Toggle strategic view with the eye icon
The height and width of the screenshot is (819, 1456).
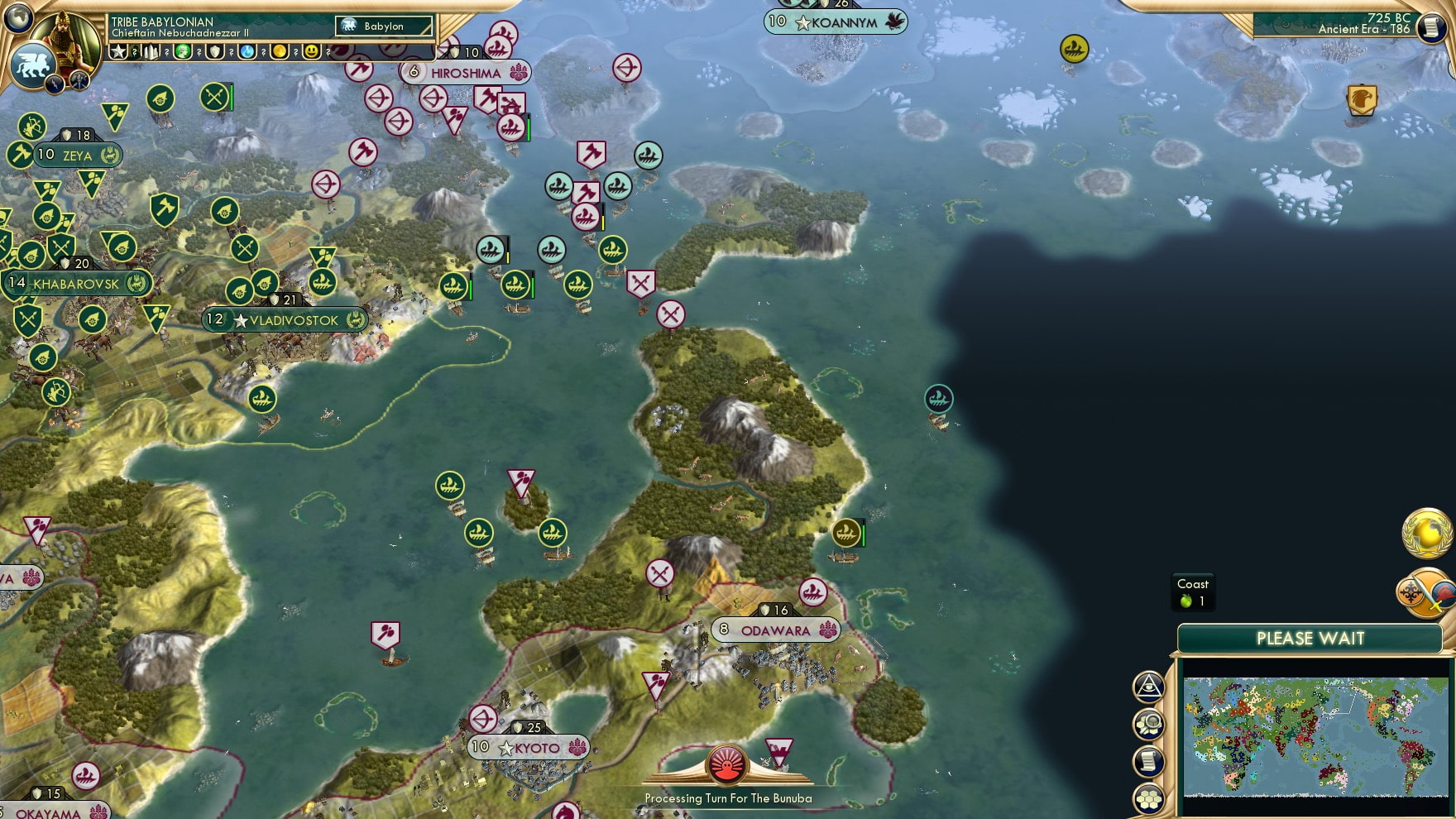[x=1149, y=688]
